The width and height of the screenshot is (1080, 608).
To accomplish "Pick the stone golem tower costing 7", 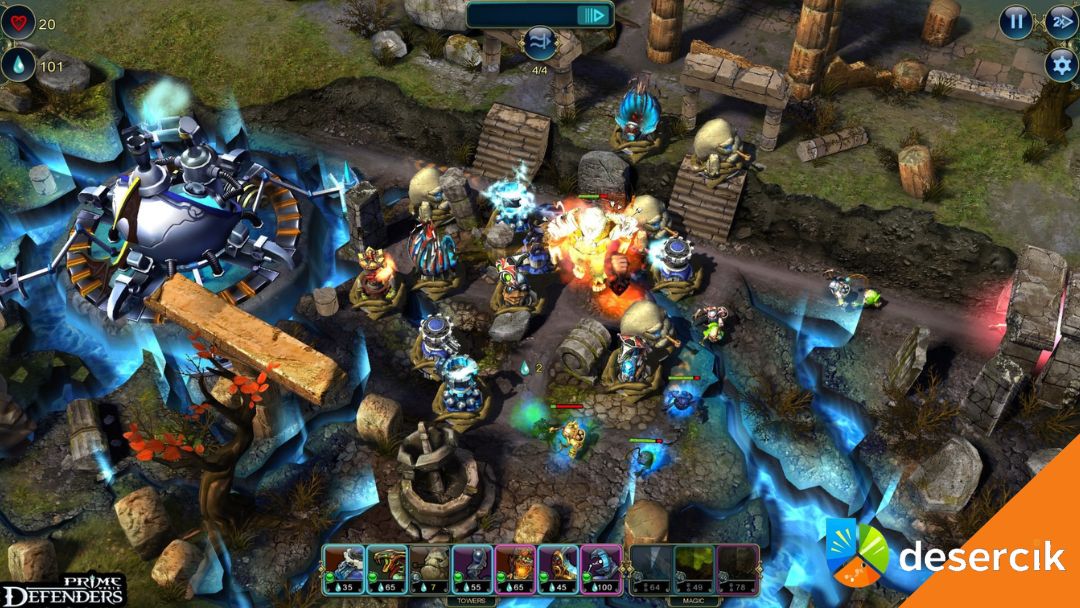I will point(429,568).
